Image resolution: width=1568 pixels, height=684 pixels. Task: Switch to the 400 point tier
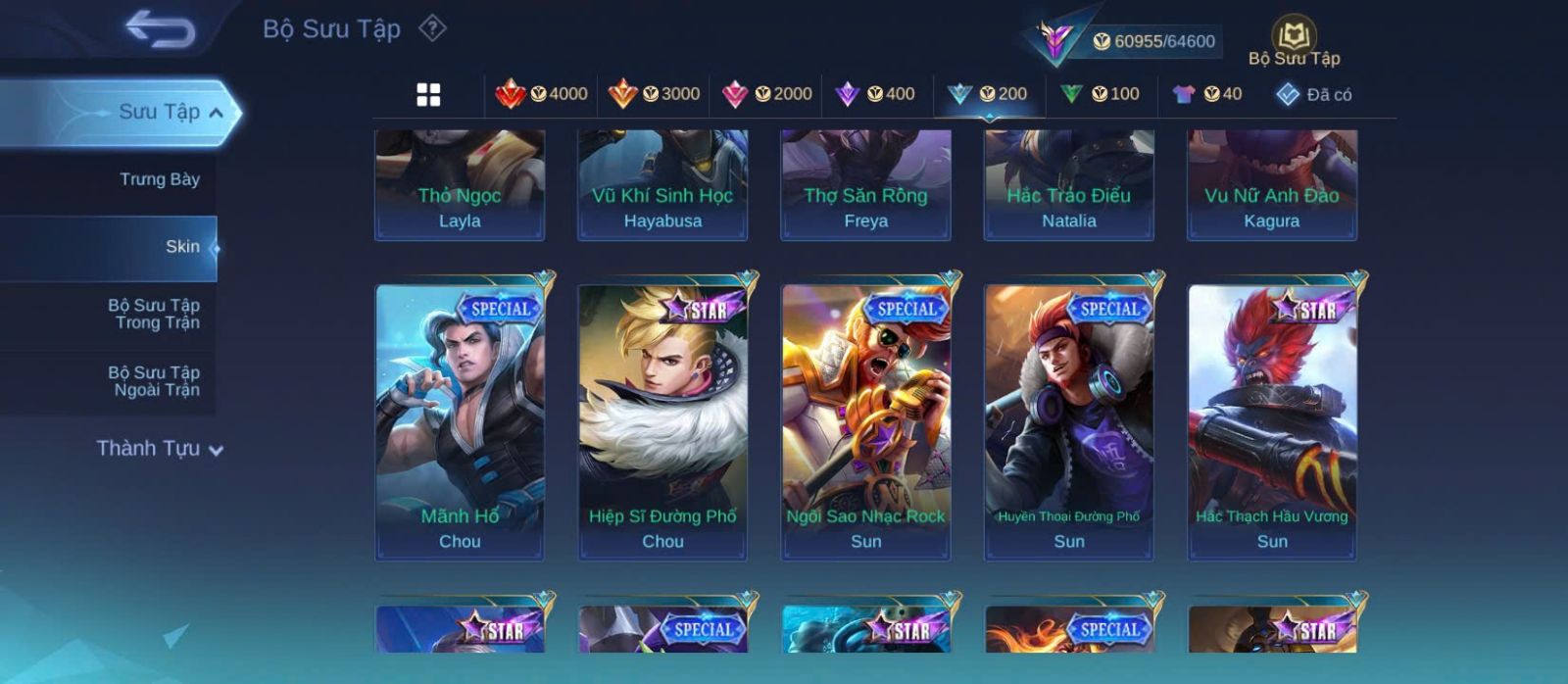[875, 94]
